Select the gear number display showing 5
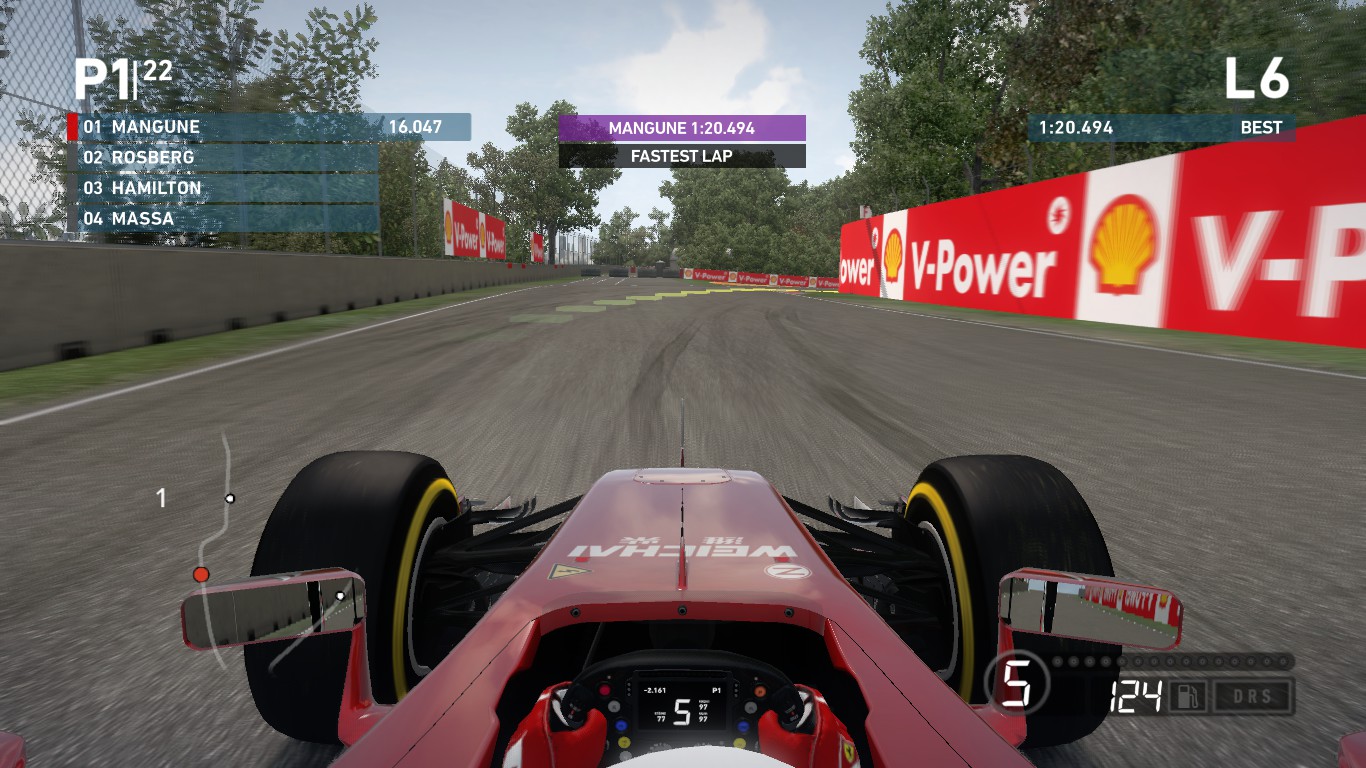 (x=1016, y=683)
